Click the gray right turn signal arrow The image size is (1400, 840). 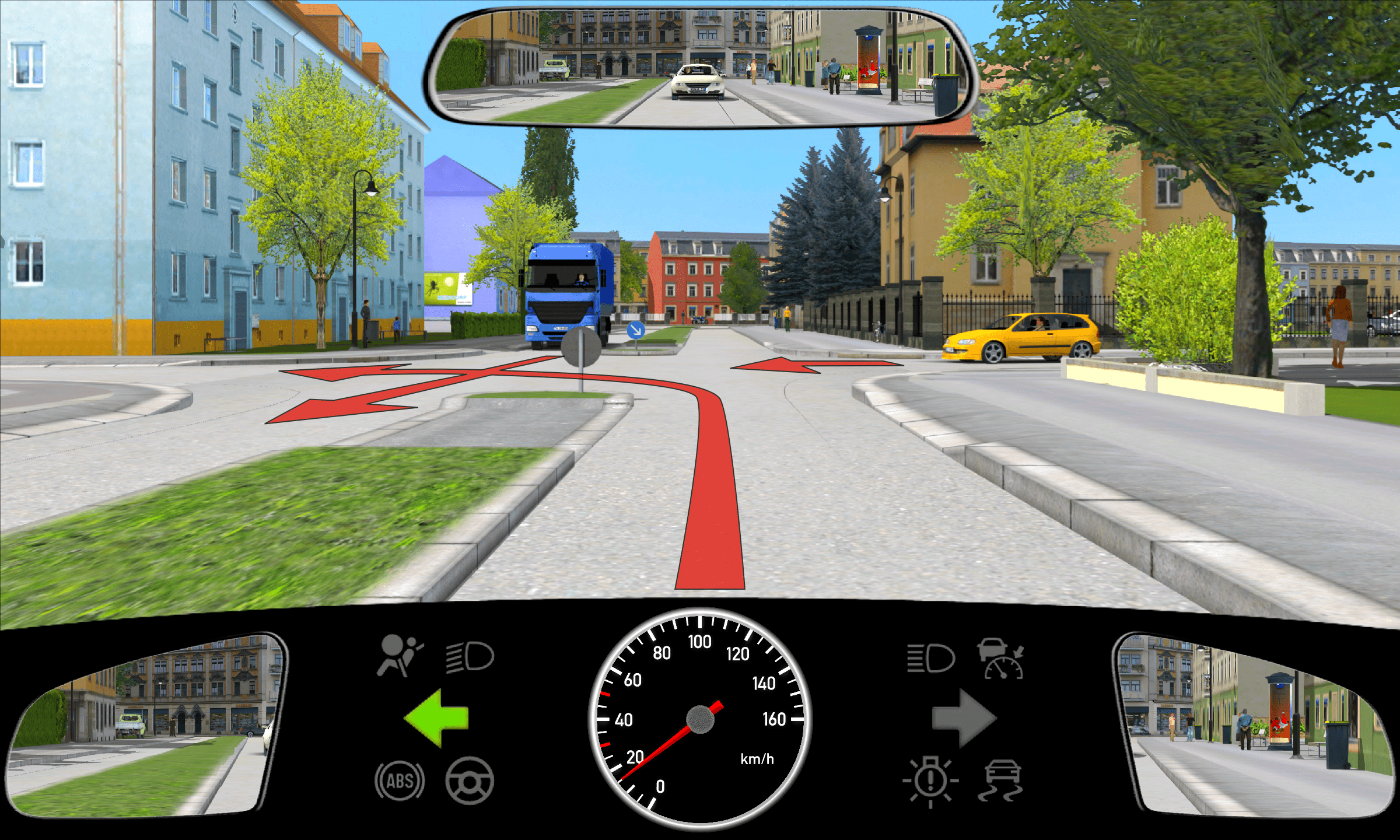(x=964, y=718)
